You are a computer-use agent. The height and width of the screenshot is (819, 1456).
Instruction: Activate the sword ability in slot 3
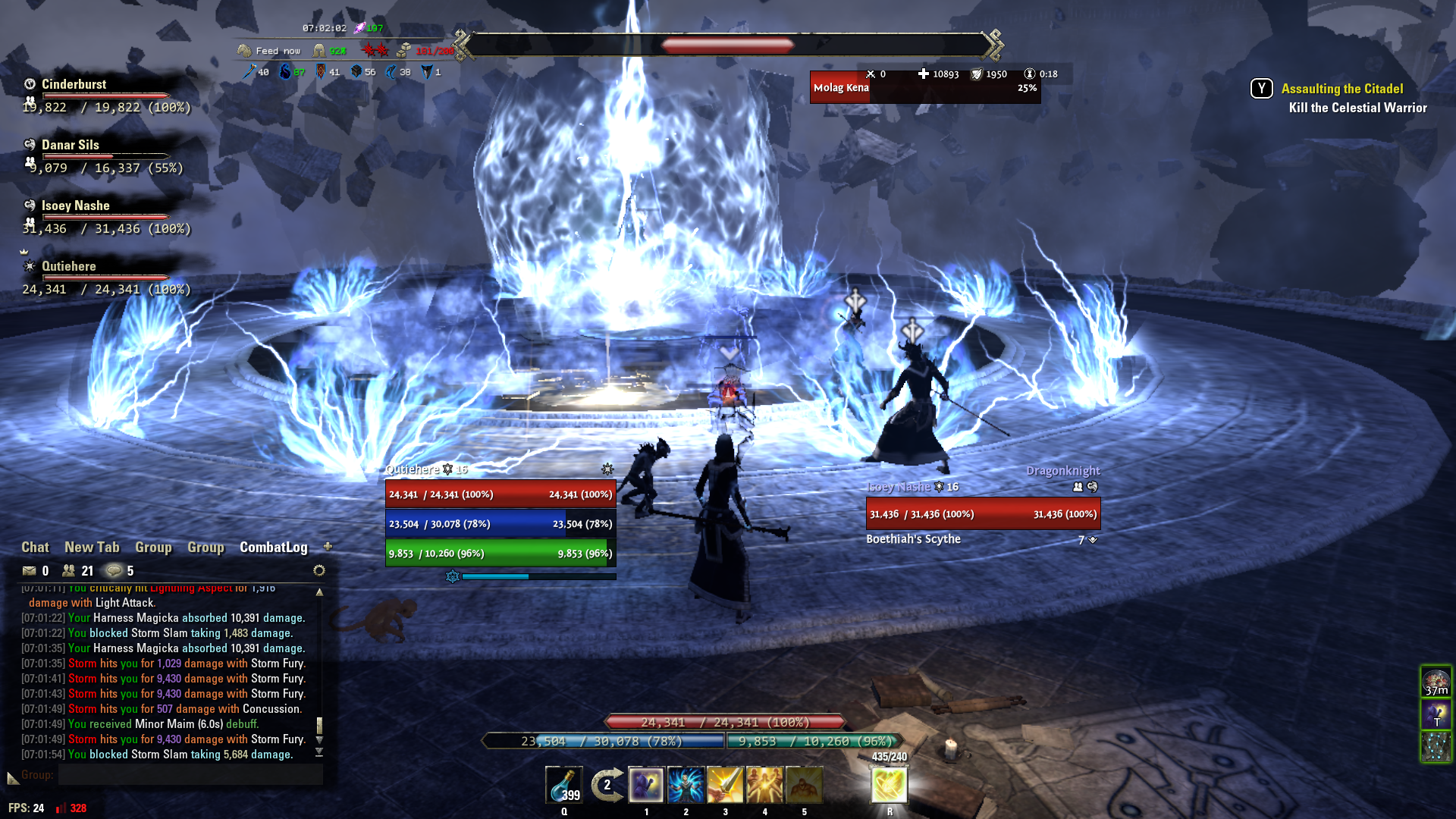(725, 786)
